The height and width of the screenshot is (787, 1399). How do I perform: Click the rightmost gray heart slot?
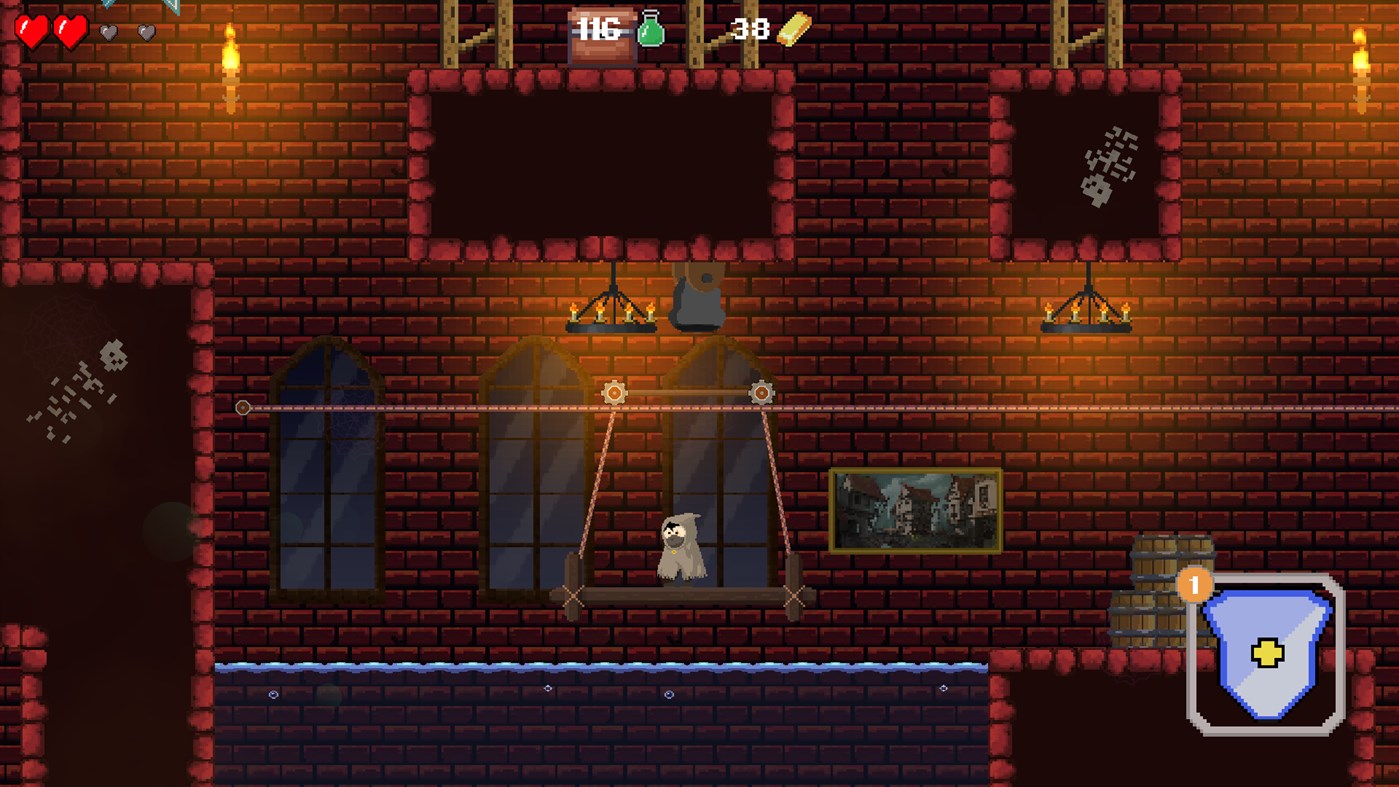[145, 31]
